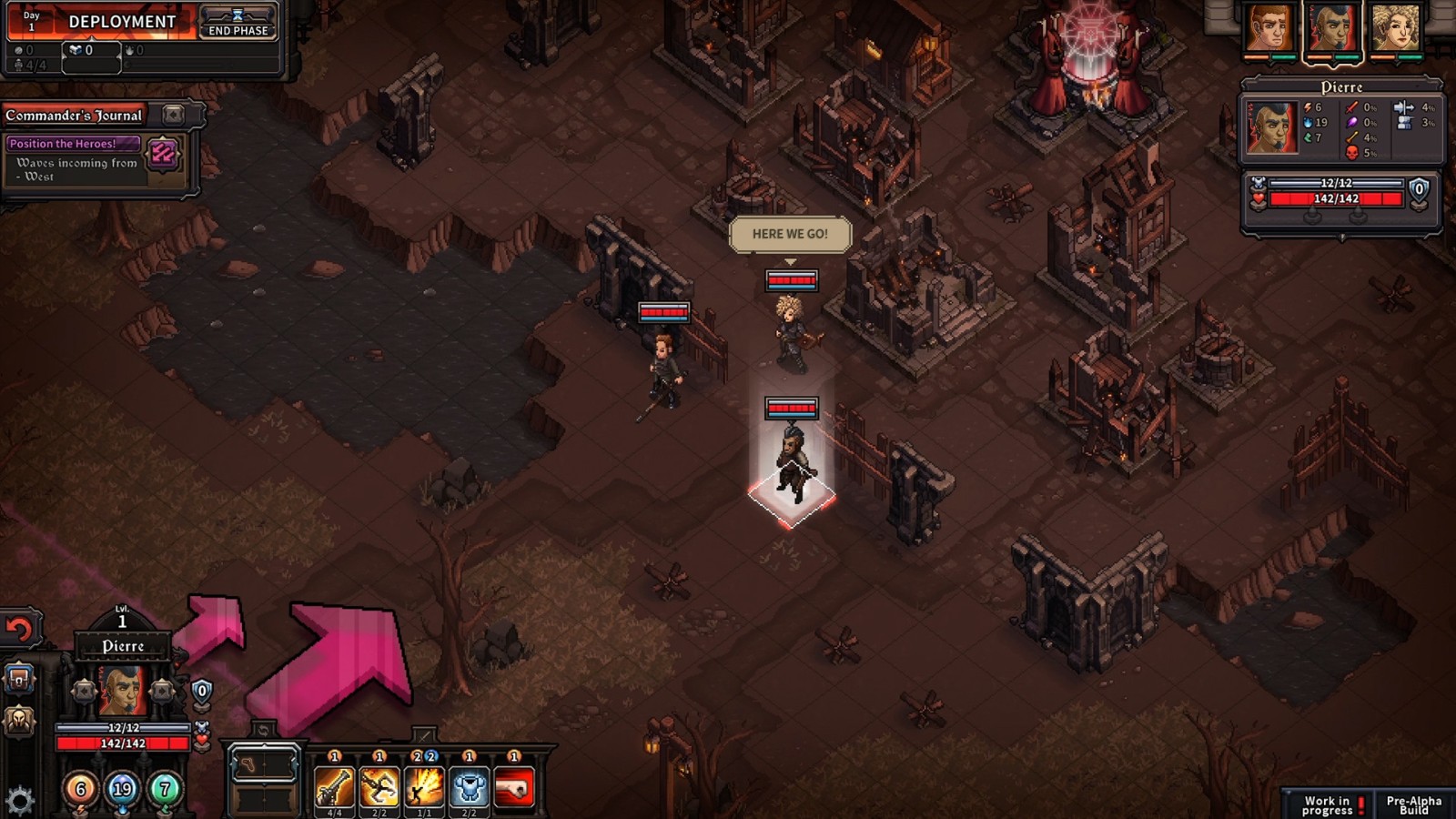
Task: Open the helmet character sheet
Action: tap(19, 722)
